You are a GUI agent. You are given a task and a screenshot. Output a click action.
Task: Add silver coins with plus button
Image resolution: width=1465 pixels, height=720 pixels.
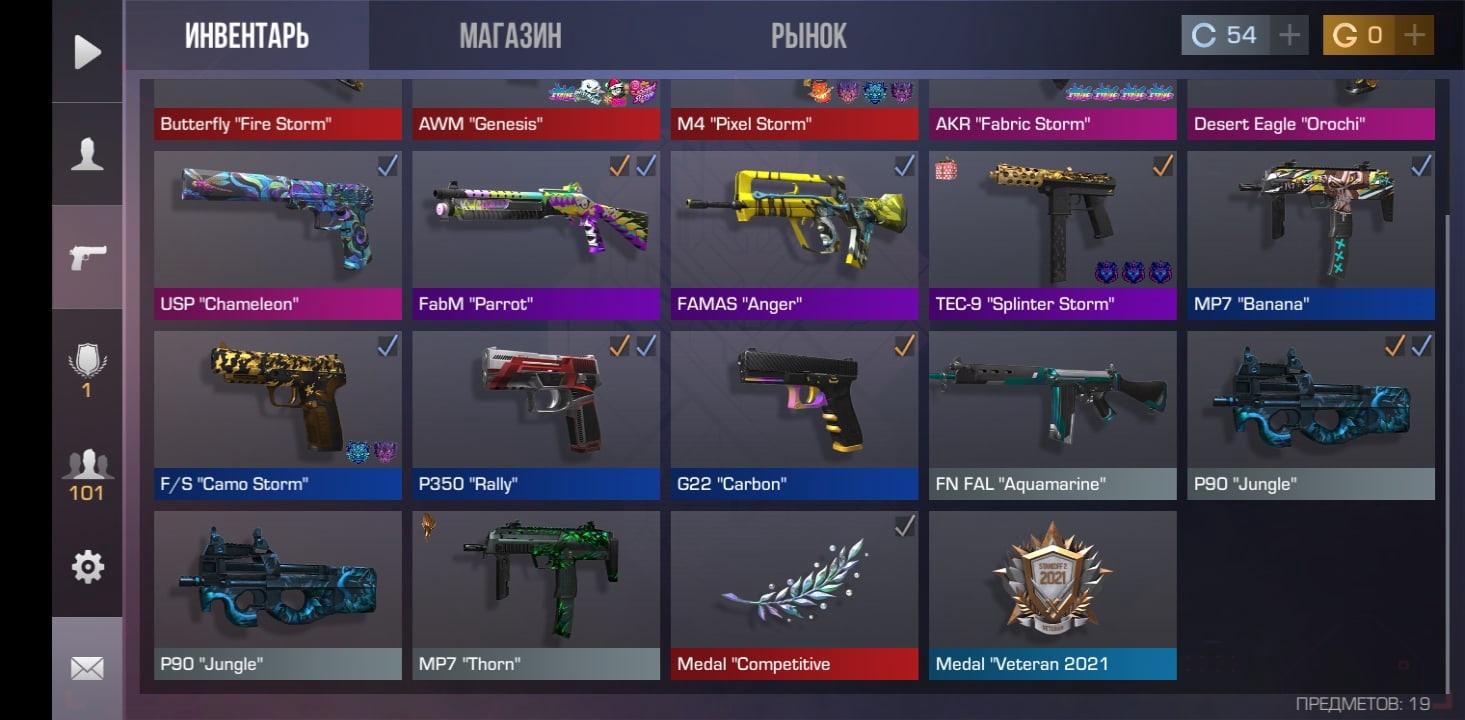(1290, 36)
